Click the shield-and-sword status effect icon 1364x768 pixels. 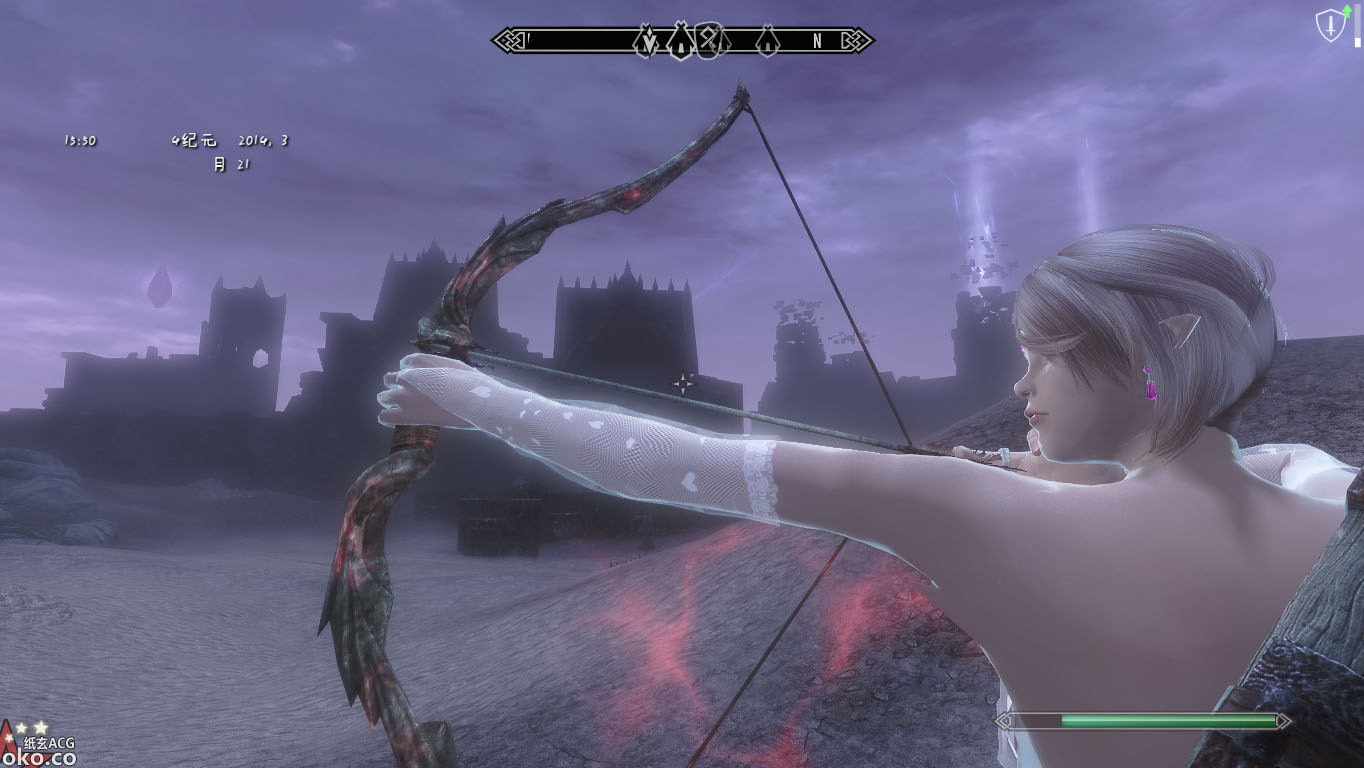[1330, 27]
